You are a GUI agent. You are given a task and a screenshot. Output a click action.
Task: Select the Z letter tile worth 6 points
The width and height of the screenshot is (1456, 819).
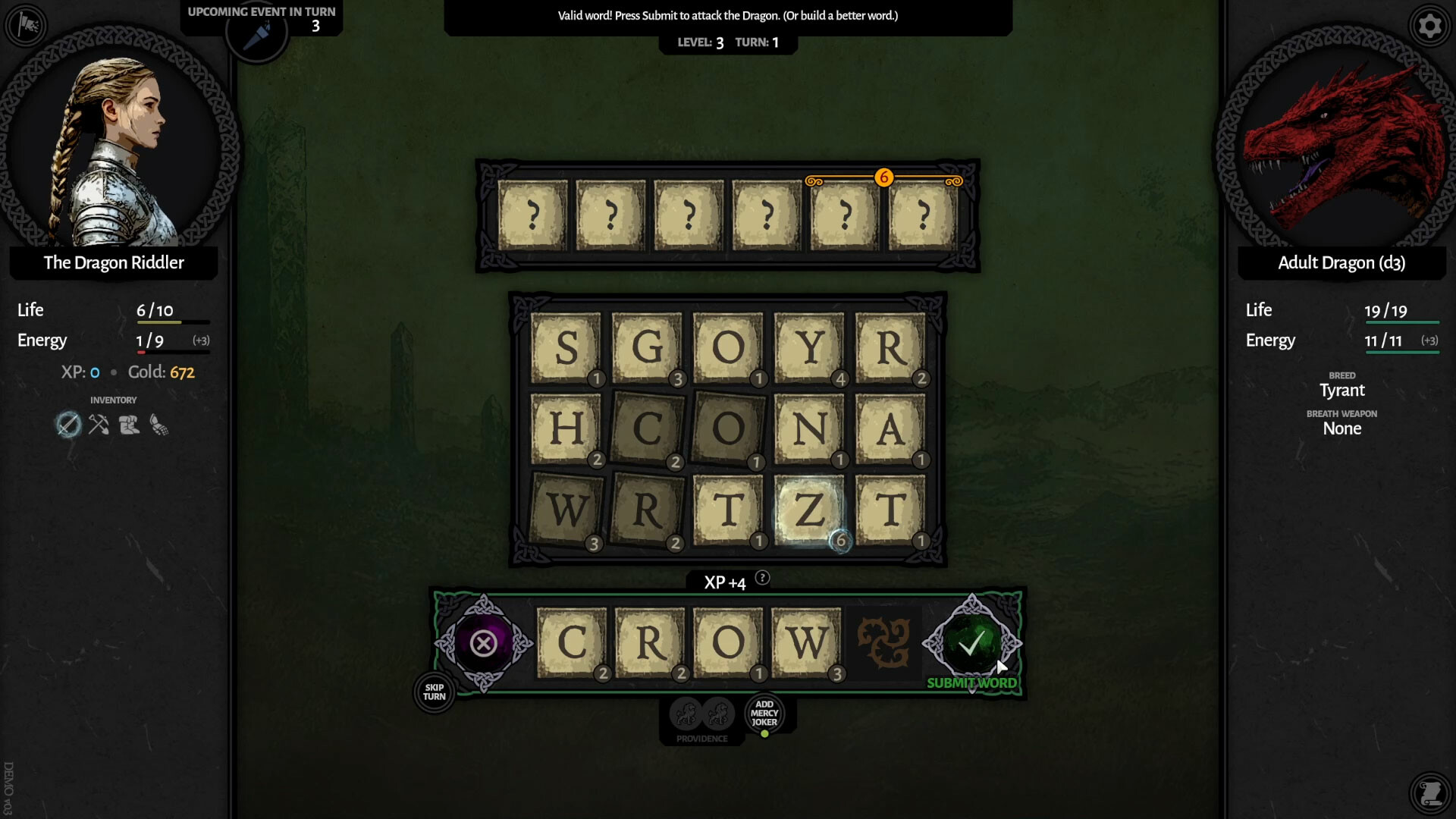click(808, 510)
